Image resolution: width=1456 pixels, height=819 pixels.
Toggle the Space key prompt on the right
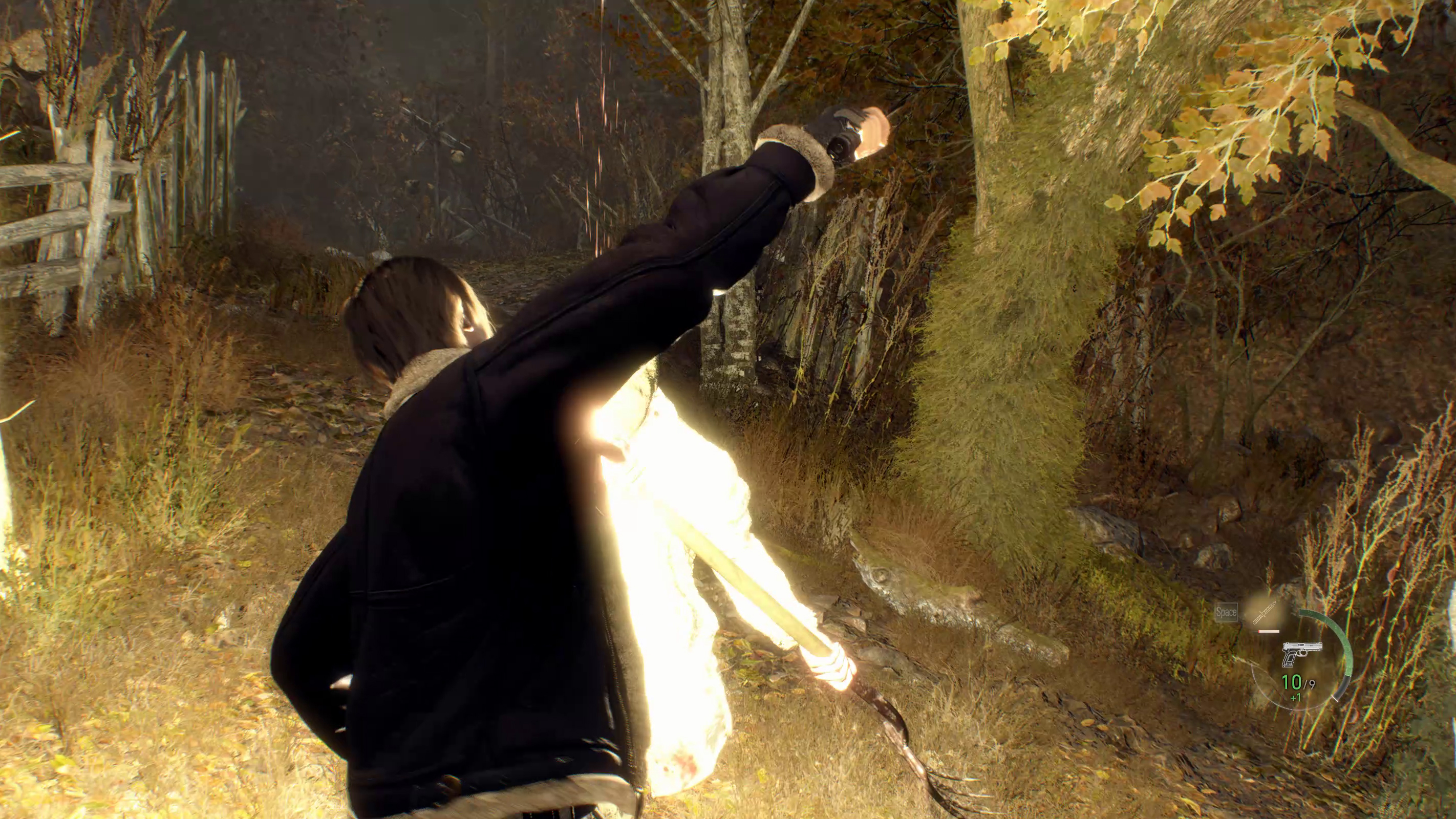click(1227, 612)
